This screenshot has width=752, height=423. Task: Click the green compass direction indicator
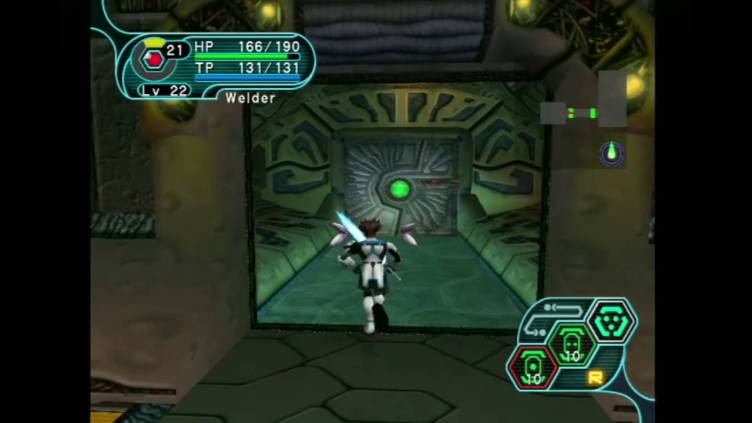click(611, 153)
